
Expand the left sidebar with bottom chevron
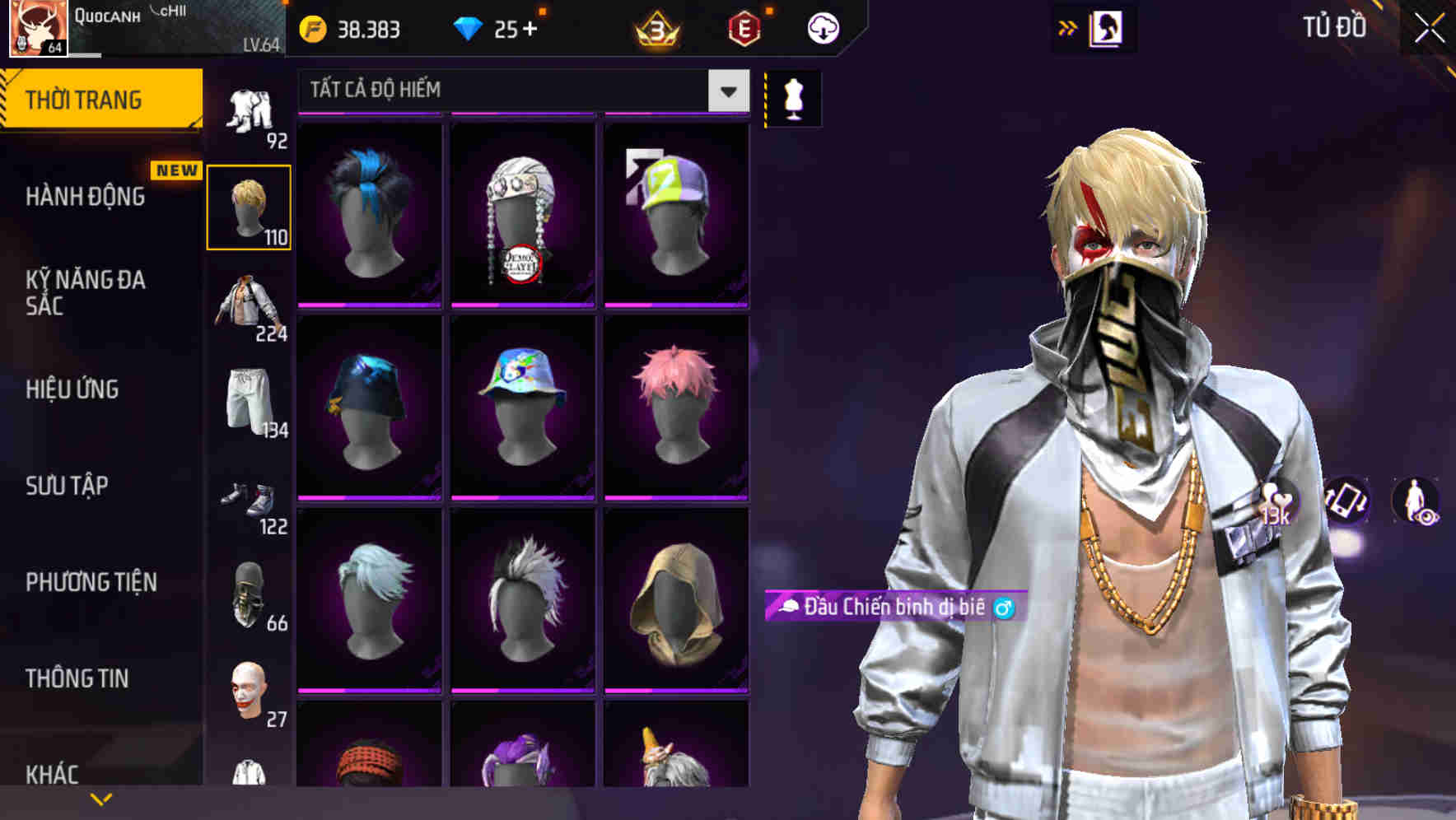click(101, 797)
